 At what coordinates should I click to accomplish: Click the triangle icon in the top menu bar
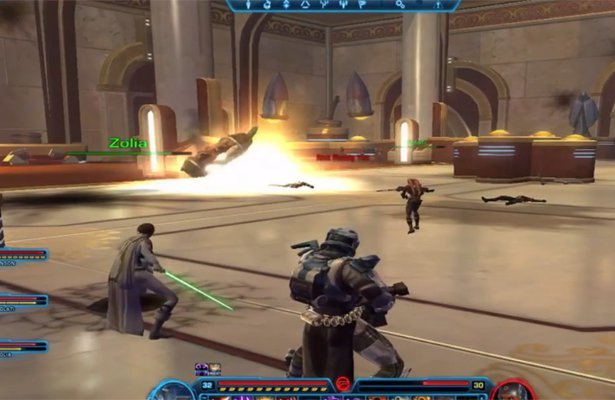pyautogui.click(x=305, y=5)
